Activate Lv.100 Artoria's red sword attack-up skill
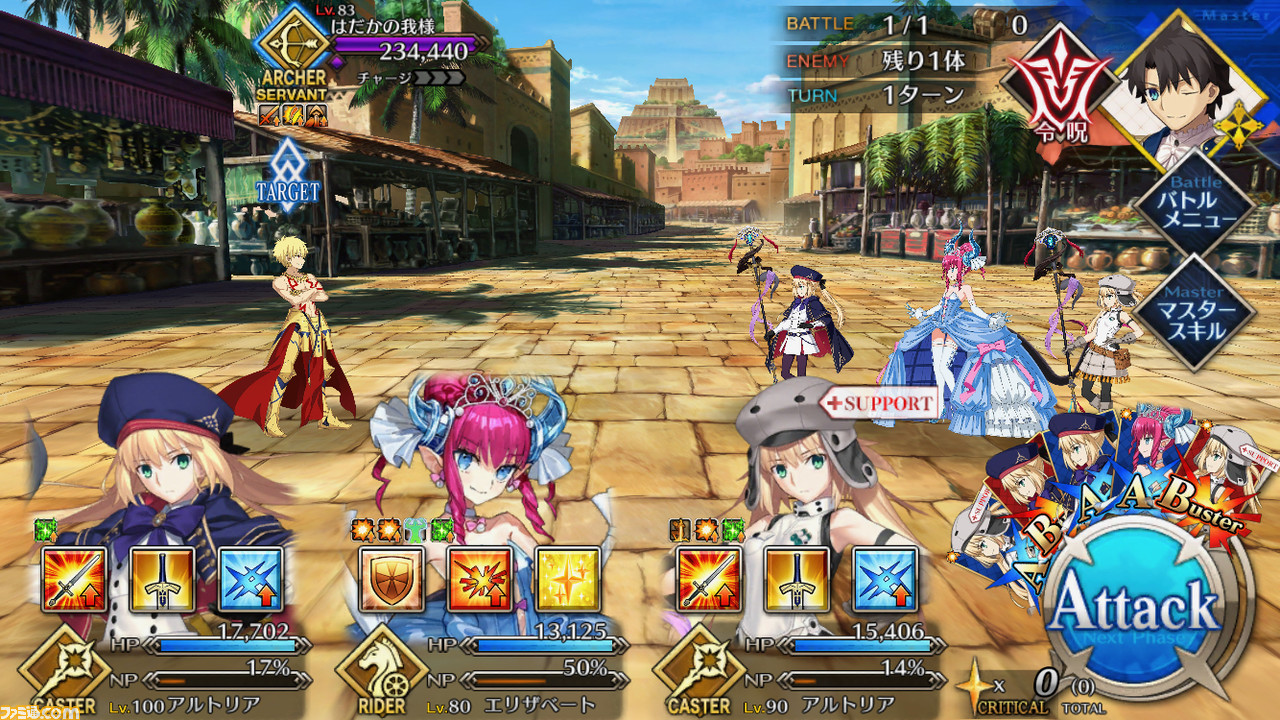1280x720 pixels. [74, 579]
